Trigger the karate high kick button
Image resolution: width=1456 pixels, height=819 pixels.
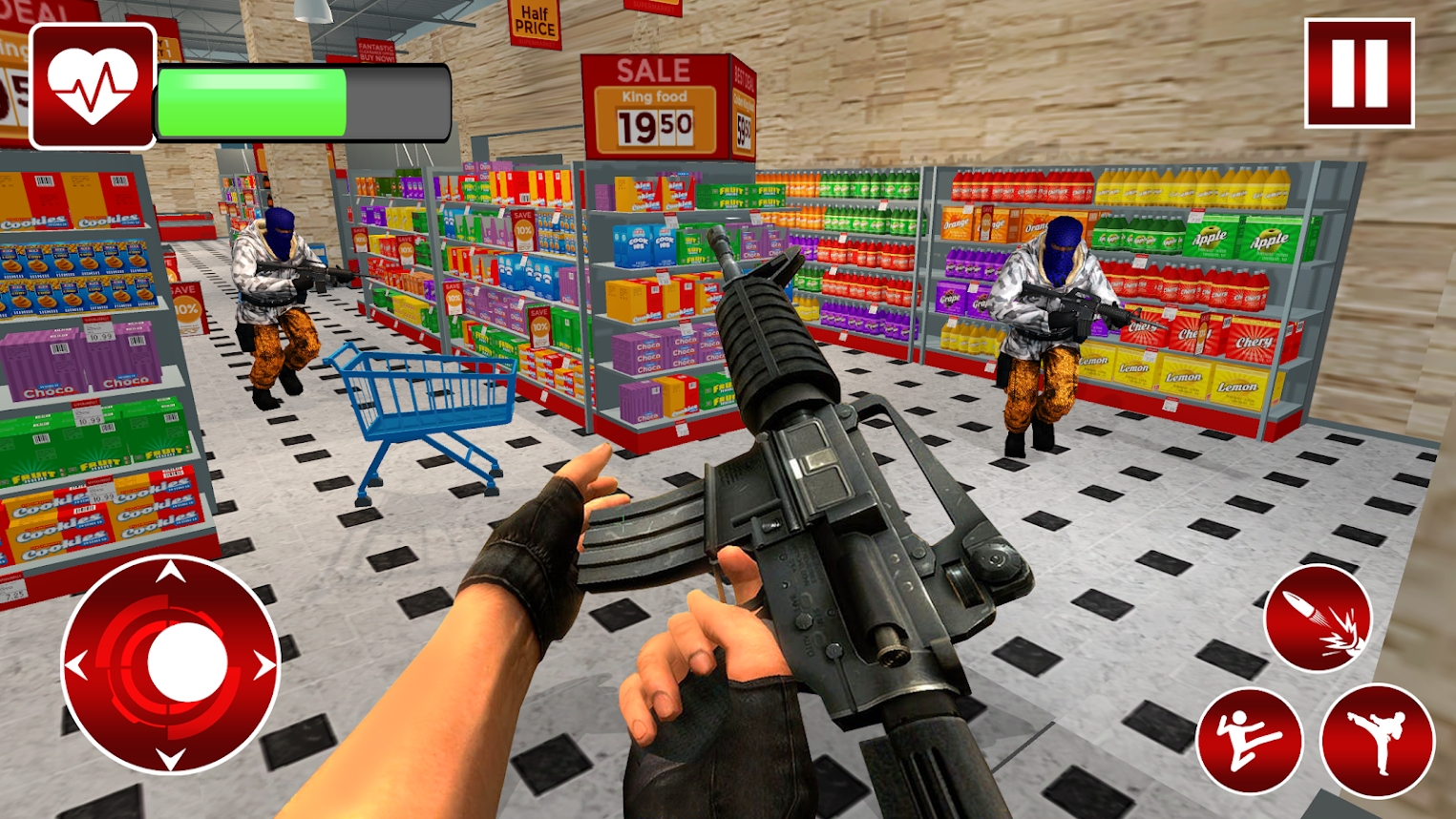tap(1377, 741)
